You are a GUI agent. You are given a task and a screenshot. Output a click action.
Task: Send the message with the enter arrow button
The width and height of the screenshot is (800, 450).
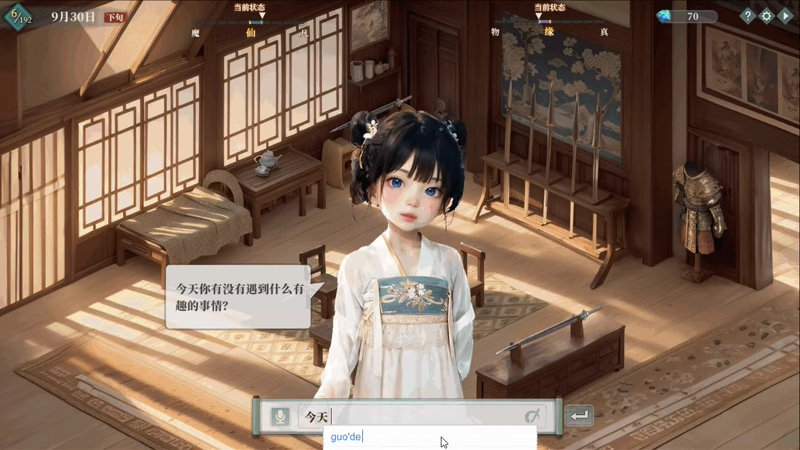pos(579,416)
